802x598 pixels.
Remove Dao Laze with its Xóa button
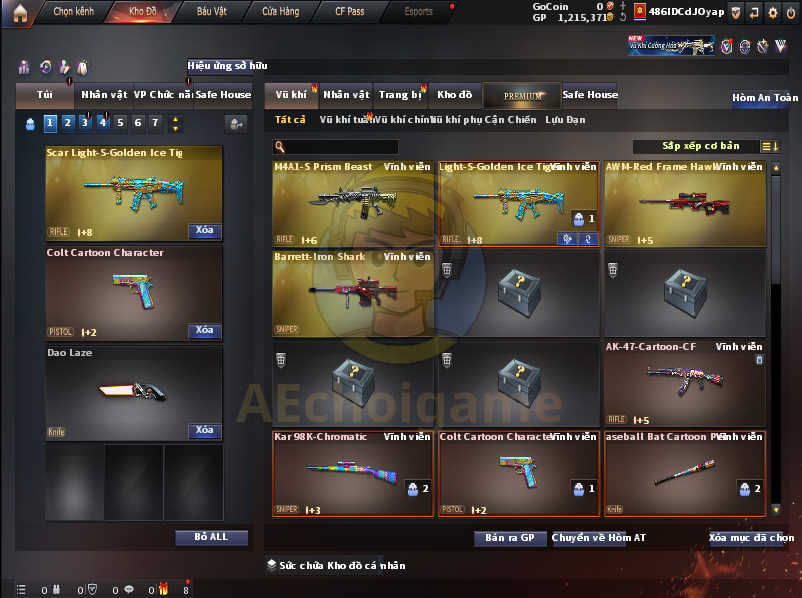tap(204, 430)
